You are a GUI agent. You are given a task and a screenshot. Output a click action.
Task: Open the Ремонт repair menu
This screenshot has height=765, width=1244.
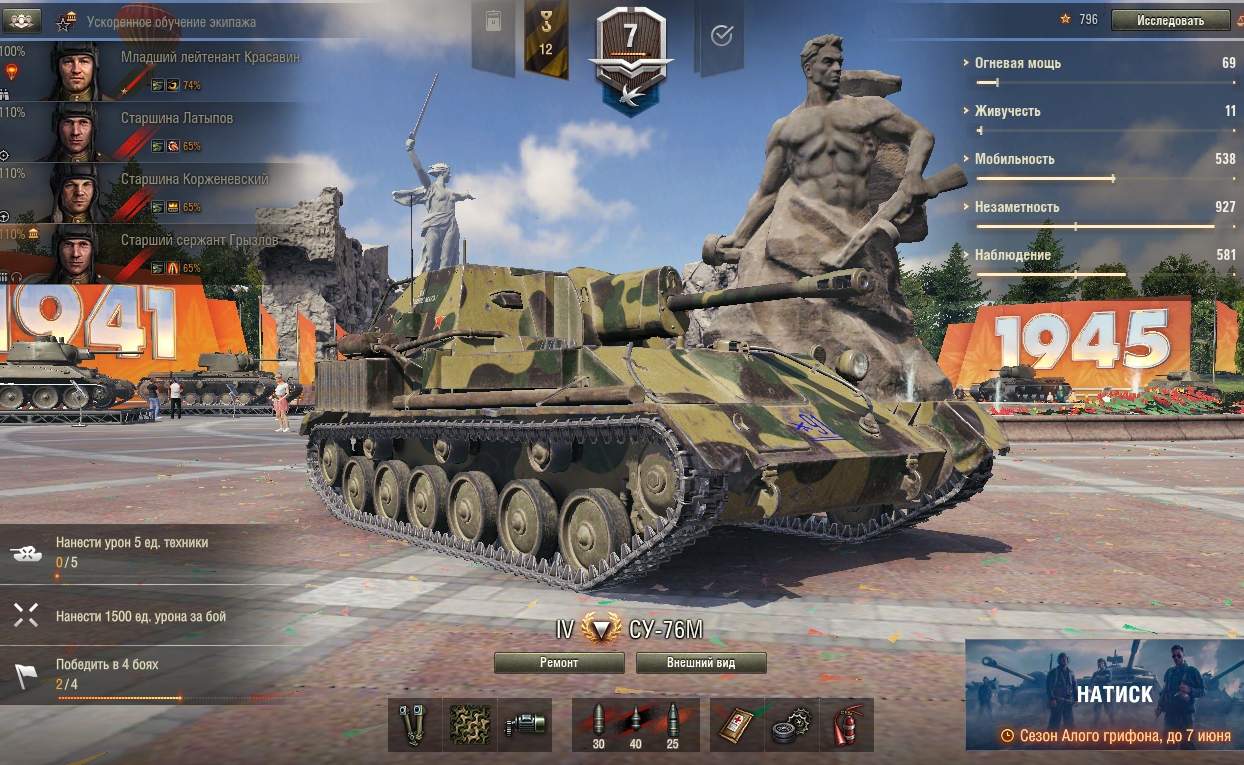tap(559, 663)
